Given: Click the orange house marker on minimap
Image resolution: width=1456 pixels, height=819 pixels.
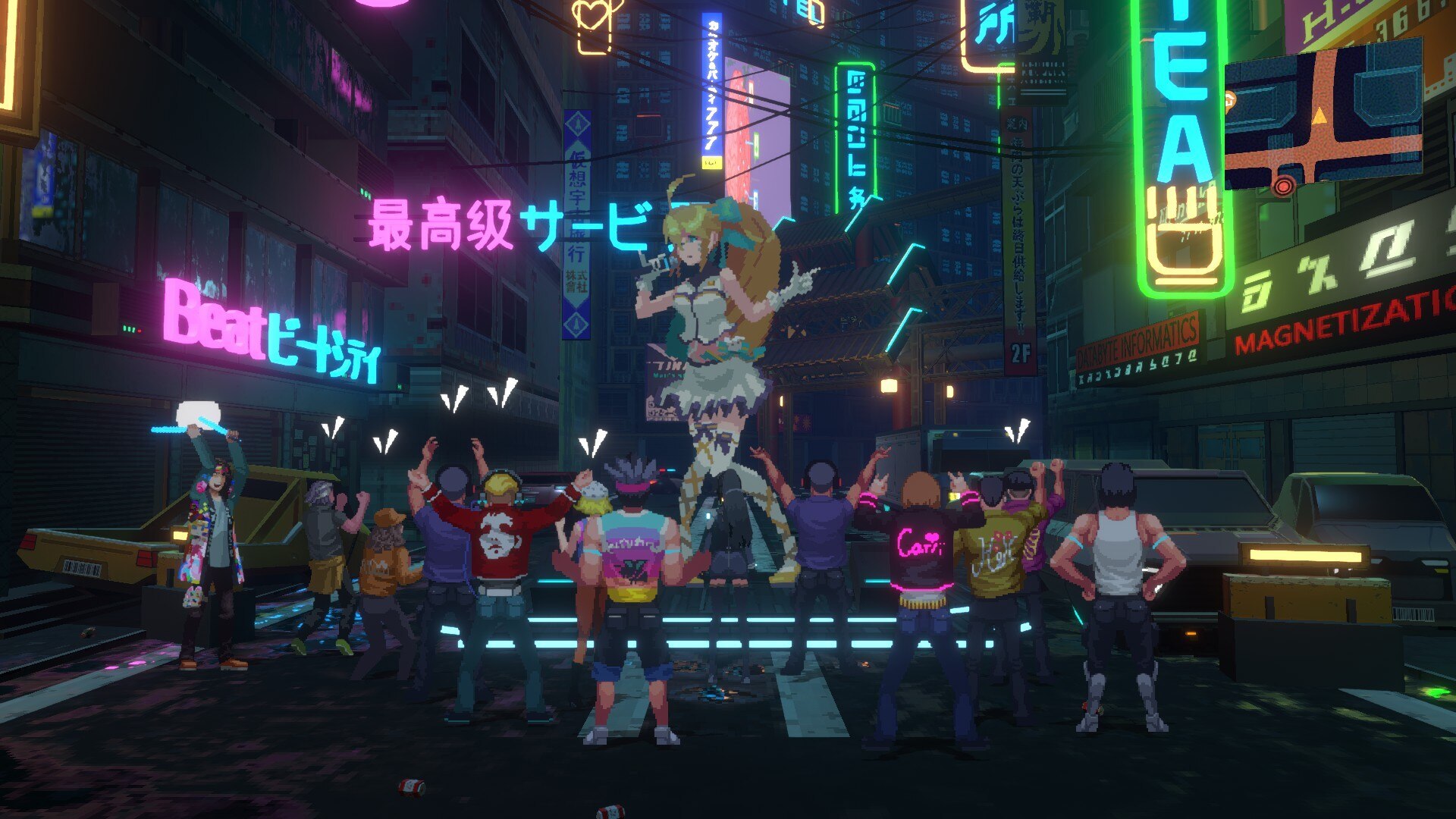Looking at the screenshot, I should pyautogui.click(x=1230, y=99).
